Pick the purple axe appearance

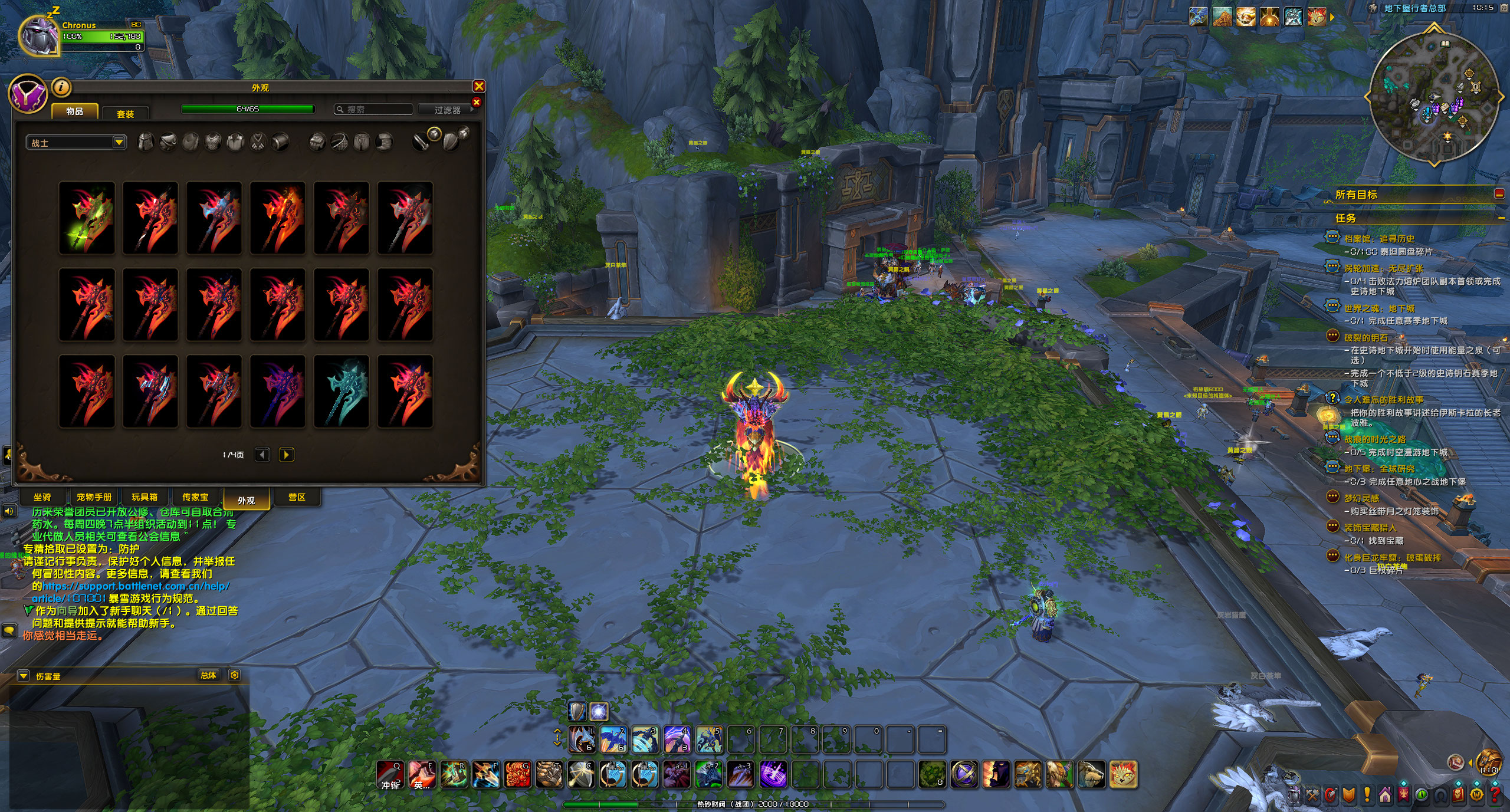[x=278, y=392]
